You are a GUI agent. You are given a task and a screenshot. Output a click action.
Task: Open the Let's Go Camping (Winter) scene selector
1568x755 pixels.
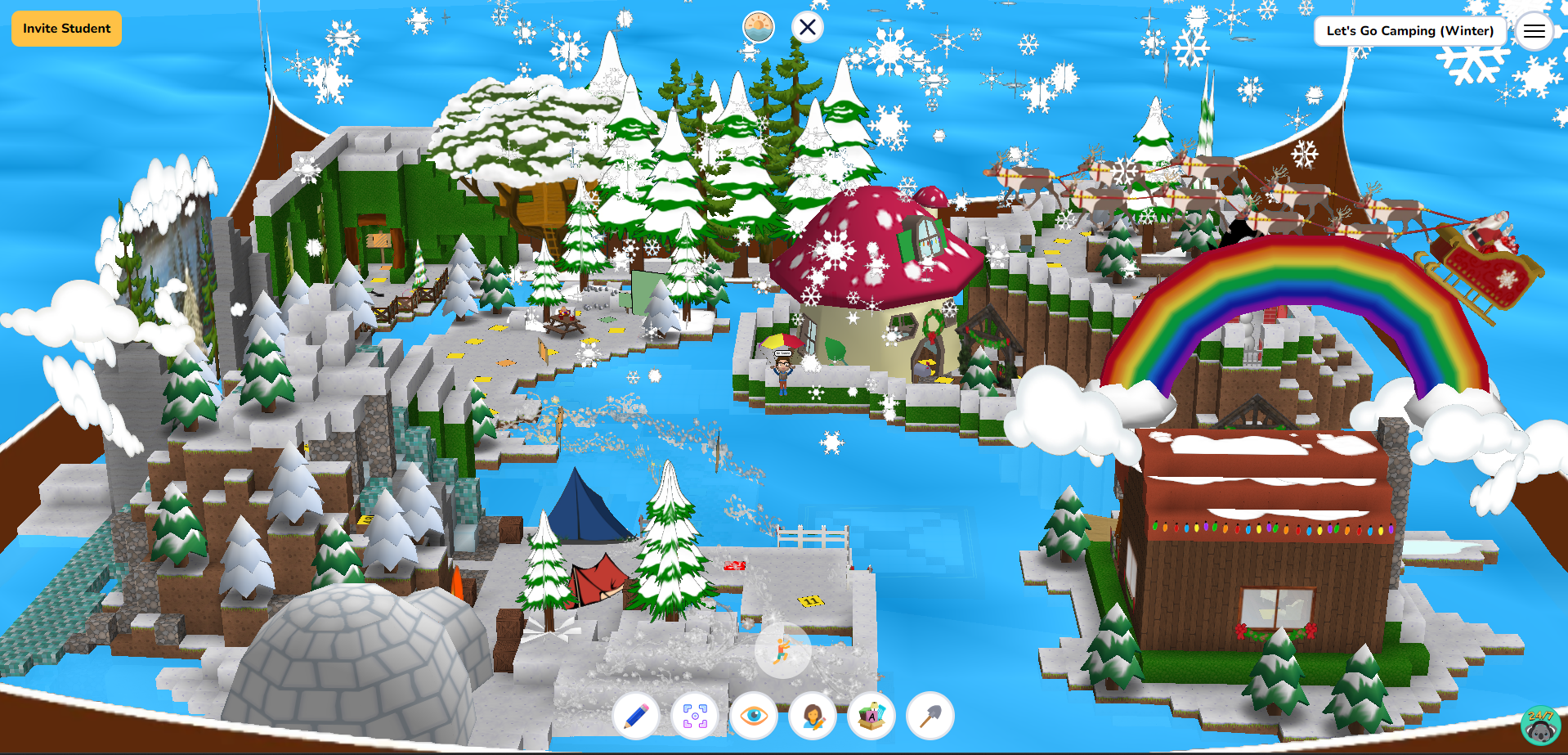click(x=1409, y=31)
